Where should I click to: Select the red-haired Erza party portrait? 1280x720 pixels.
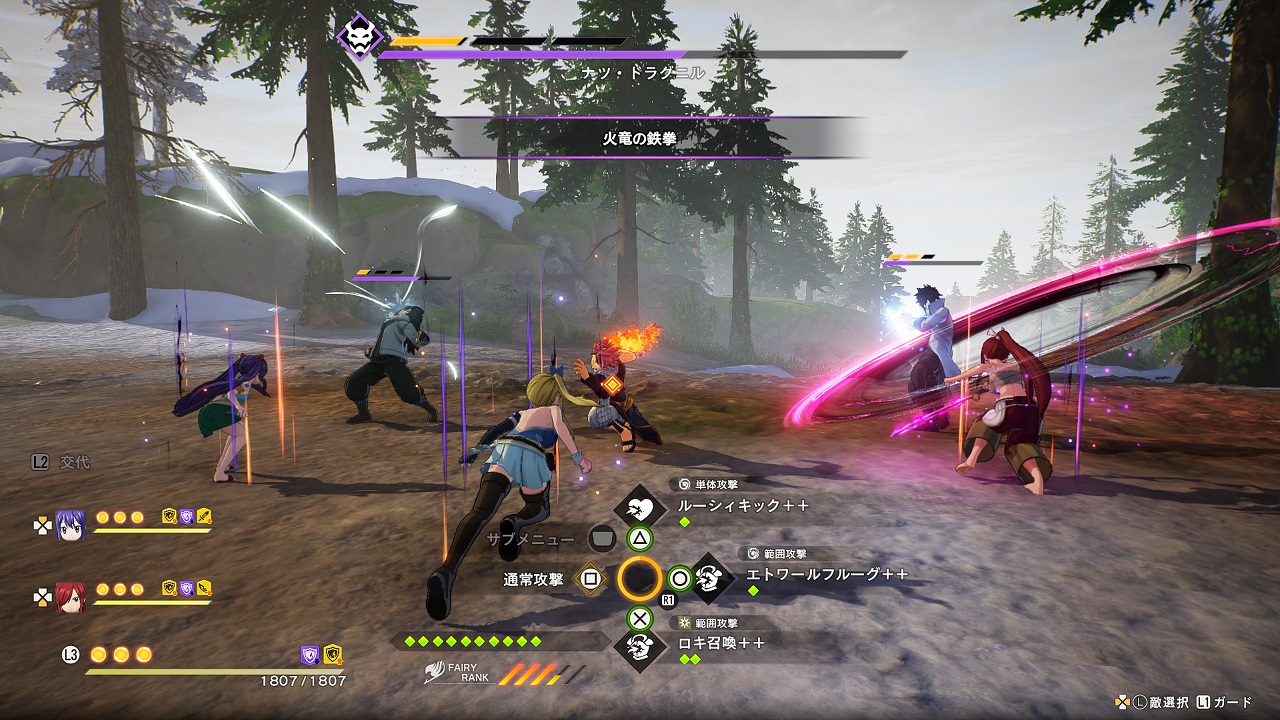pos(70,596)
